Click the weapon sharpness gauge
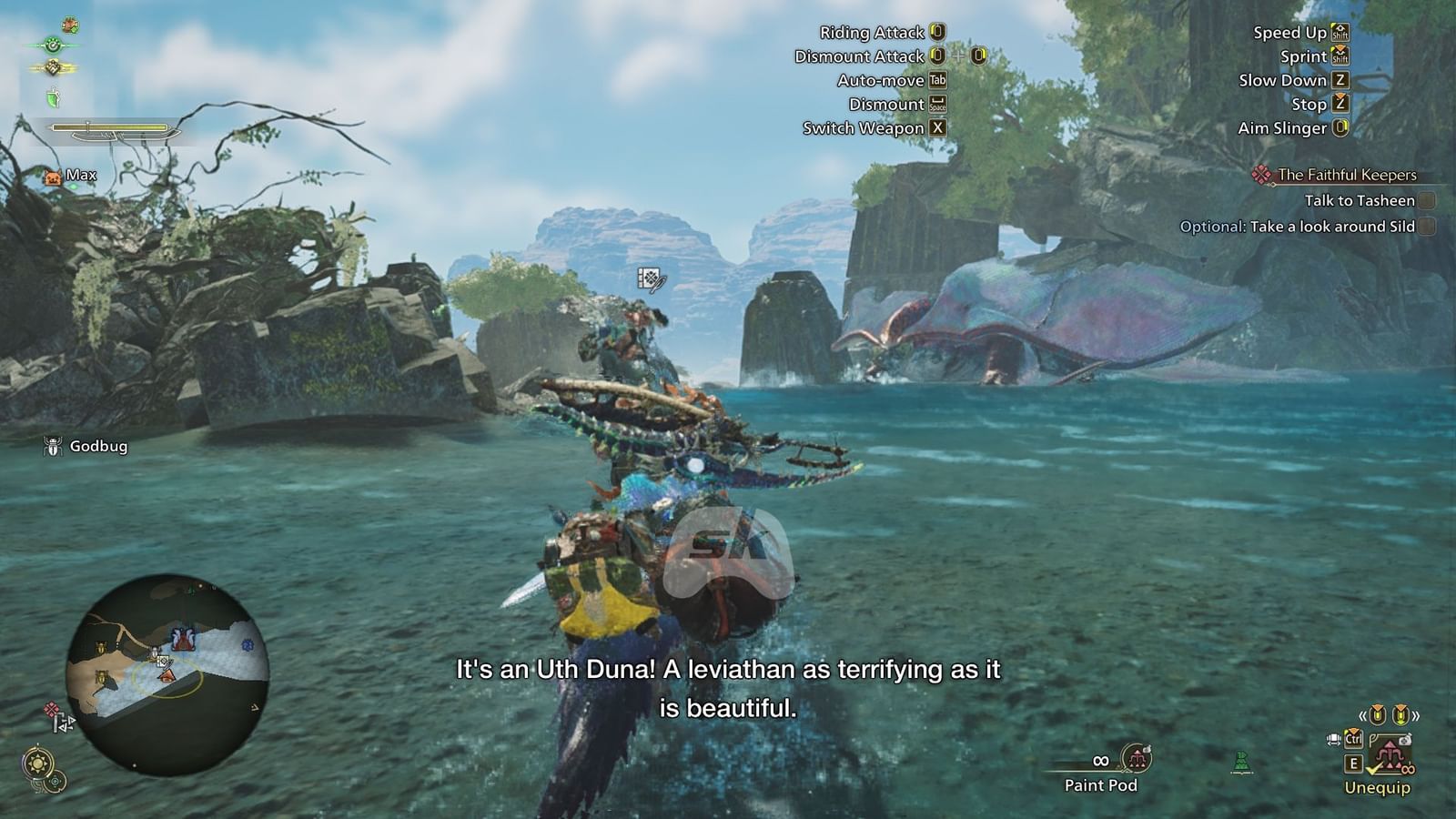The width and height of the screenshot is (1456, 819). click(x=109, y=127)
